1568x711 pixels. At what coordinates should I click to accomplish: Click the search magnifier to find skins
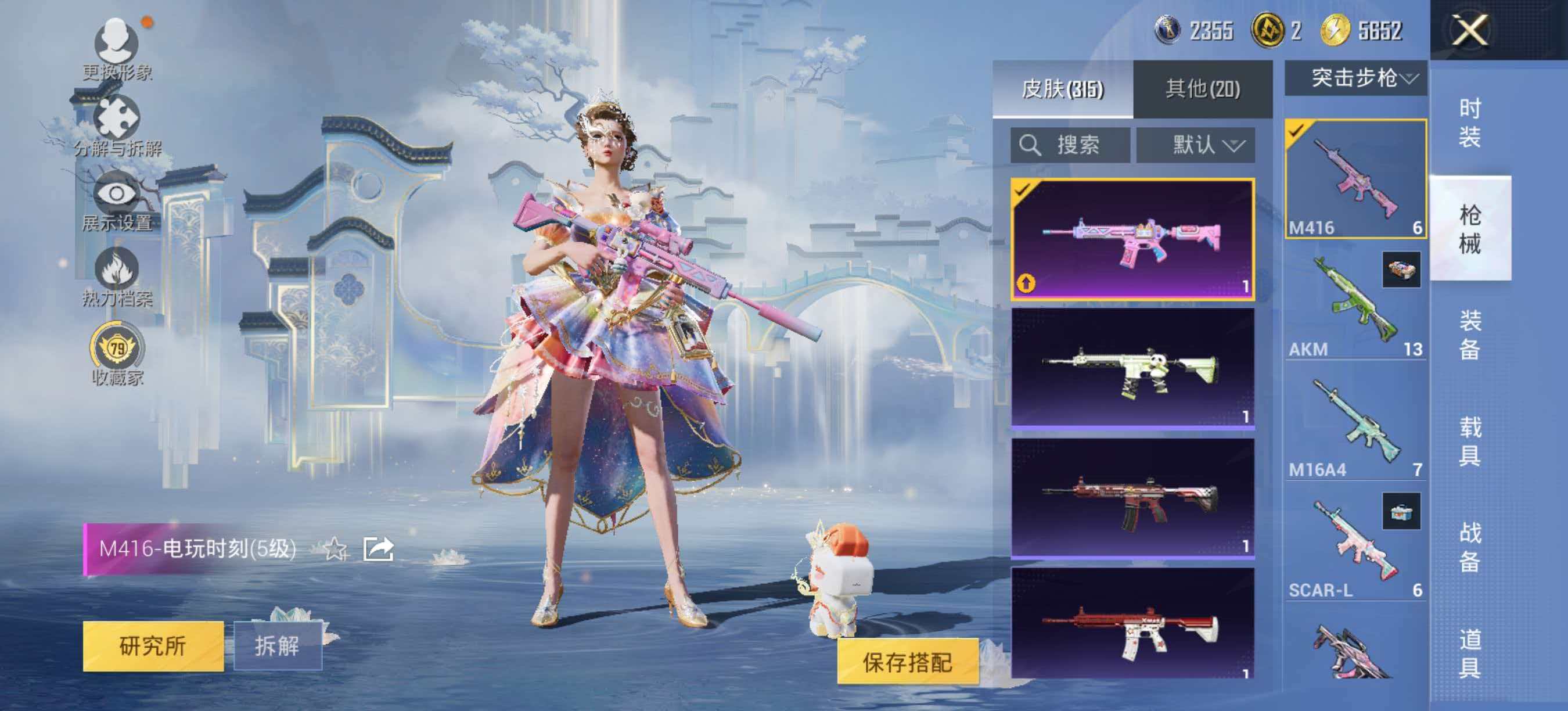1028,144
